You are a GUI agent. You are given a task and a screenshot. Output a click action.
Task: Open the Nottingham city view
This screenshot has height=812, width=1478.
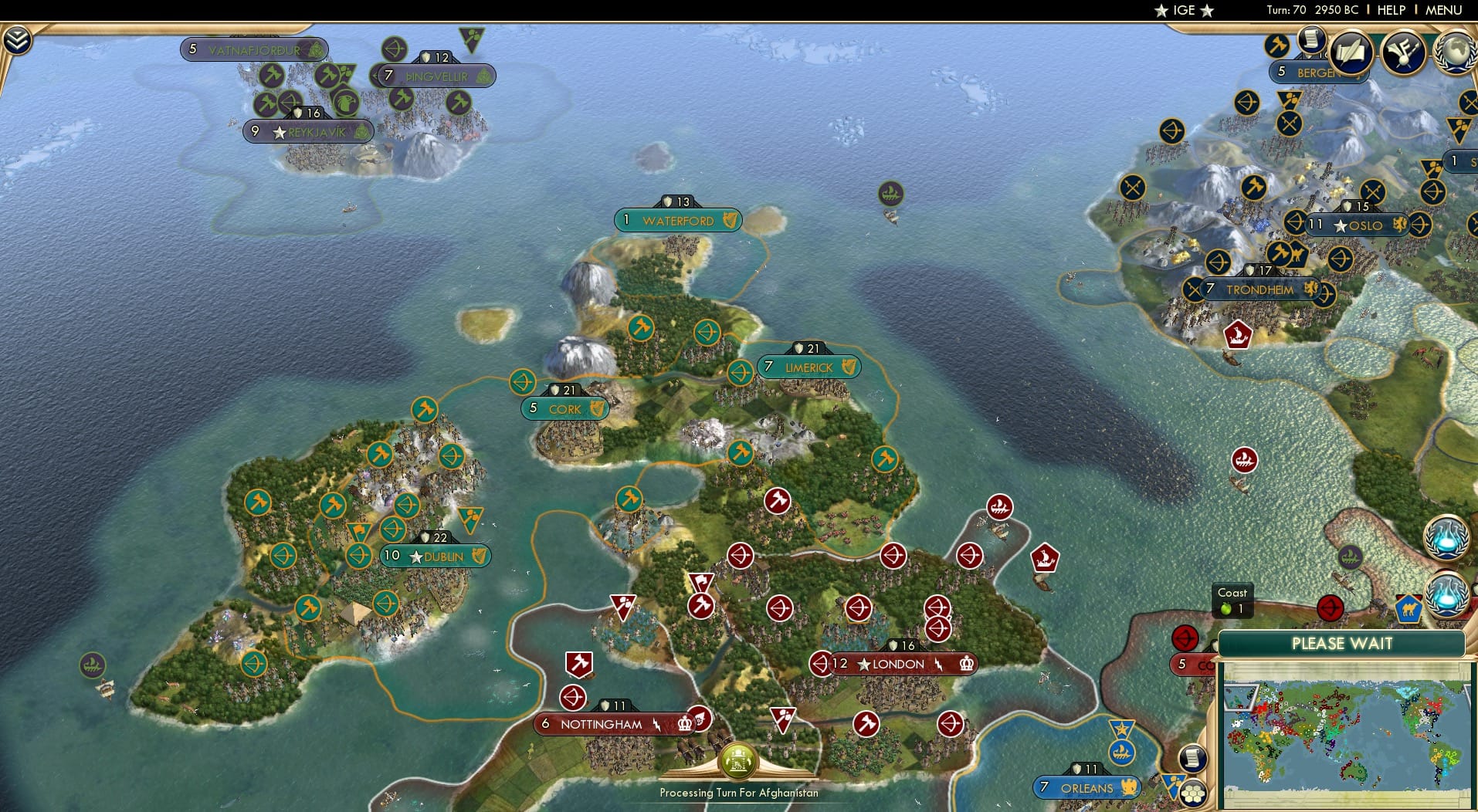[x=602, y=724]
